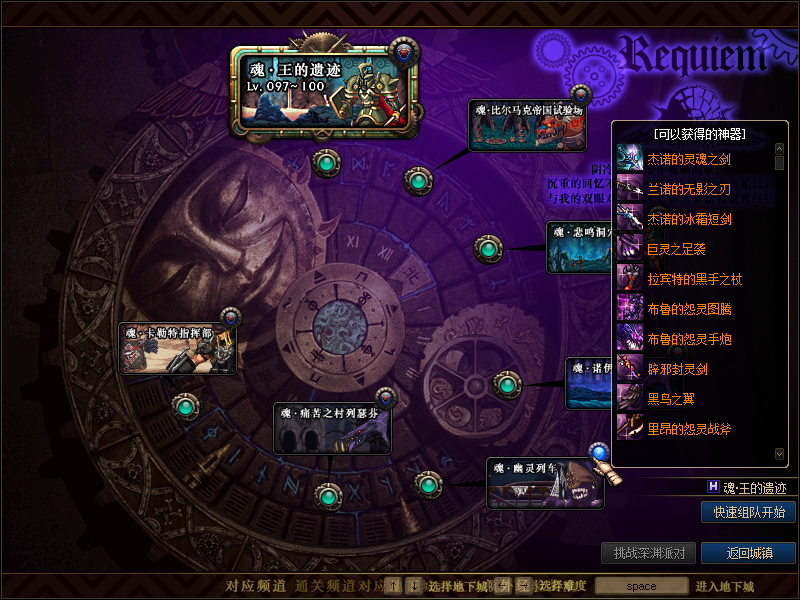Viewport: 800px width, 600px height.
Task: Choose the 魂·痛苦之村列瑟芬 dungeon
Action: tap(332, 428)
